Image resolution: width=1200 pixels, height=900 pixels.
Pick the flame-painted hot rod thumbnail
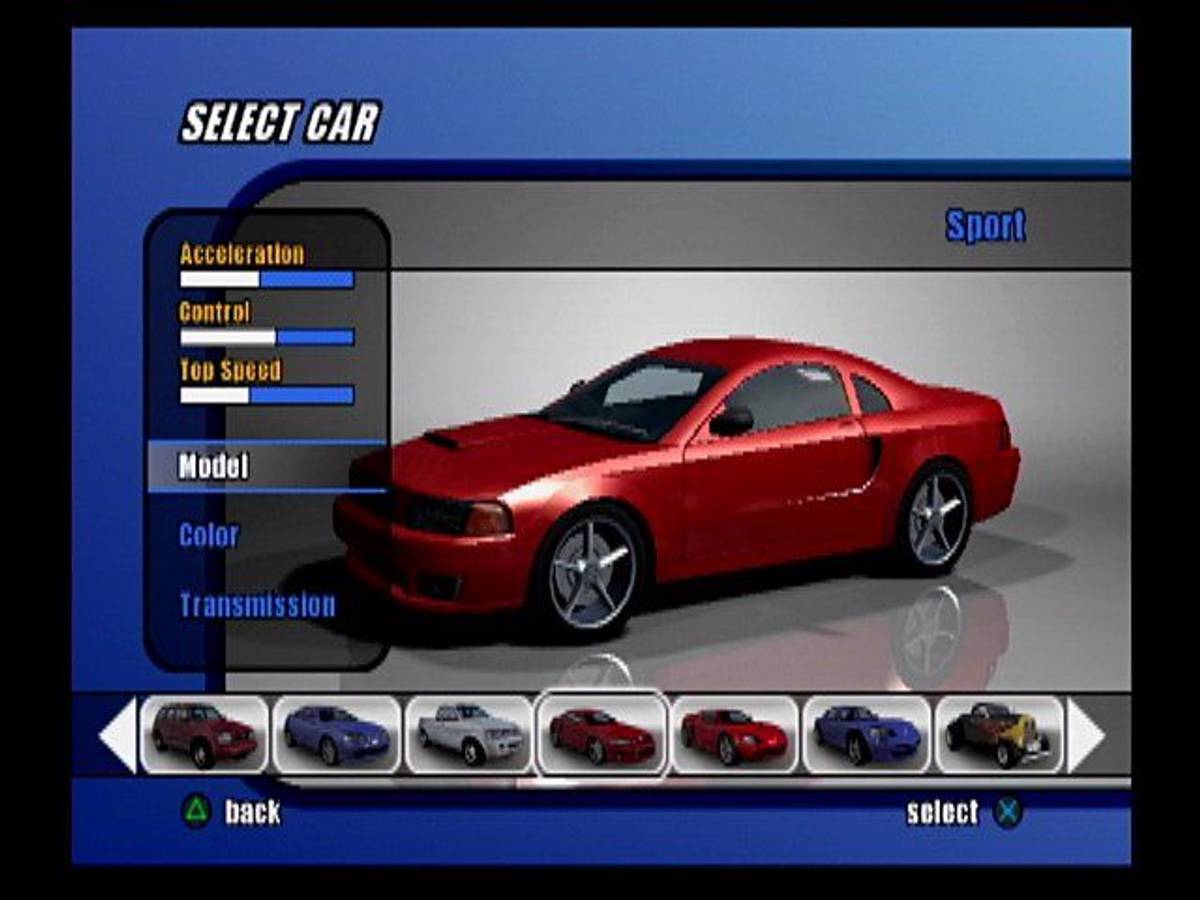click(x=998, y=735)
